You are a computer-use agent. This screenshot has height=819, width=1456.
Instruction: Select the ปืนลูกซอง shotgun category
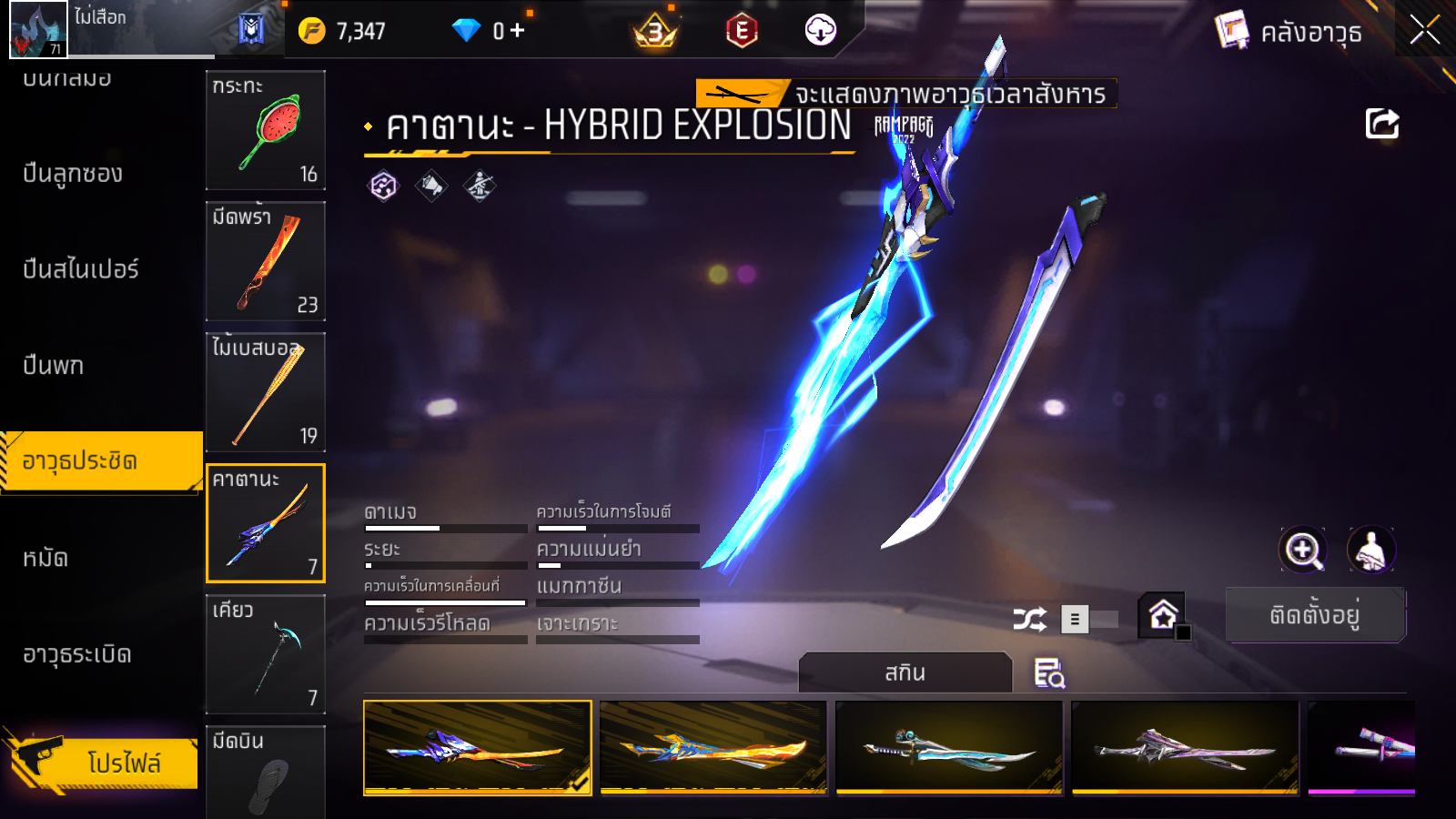point(73,174)
